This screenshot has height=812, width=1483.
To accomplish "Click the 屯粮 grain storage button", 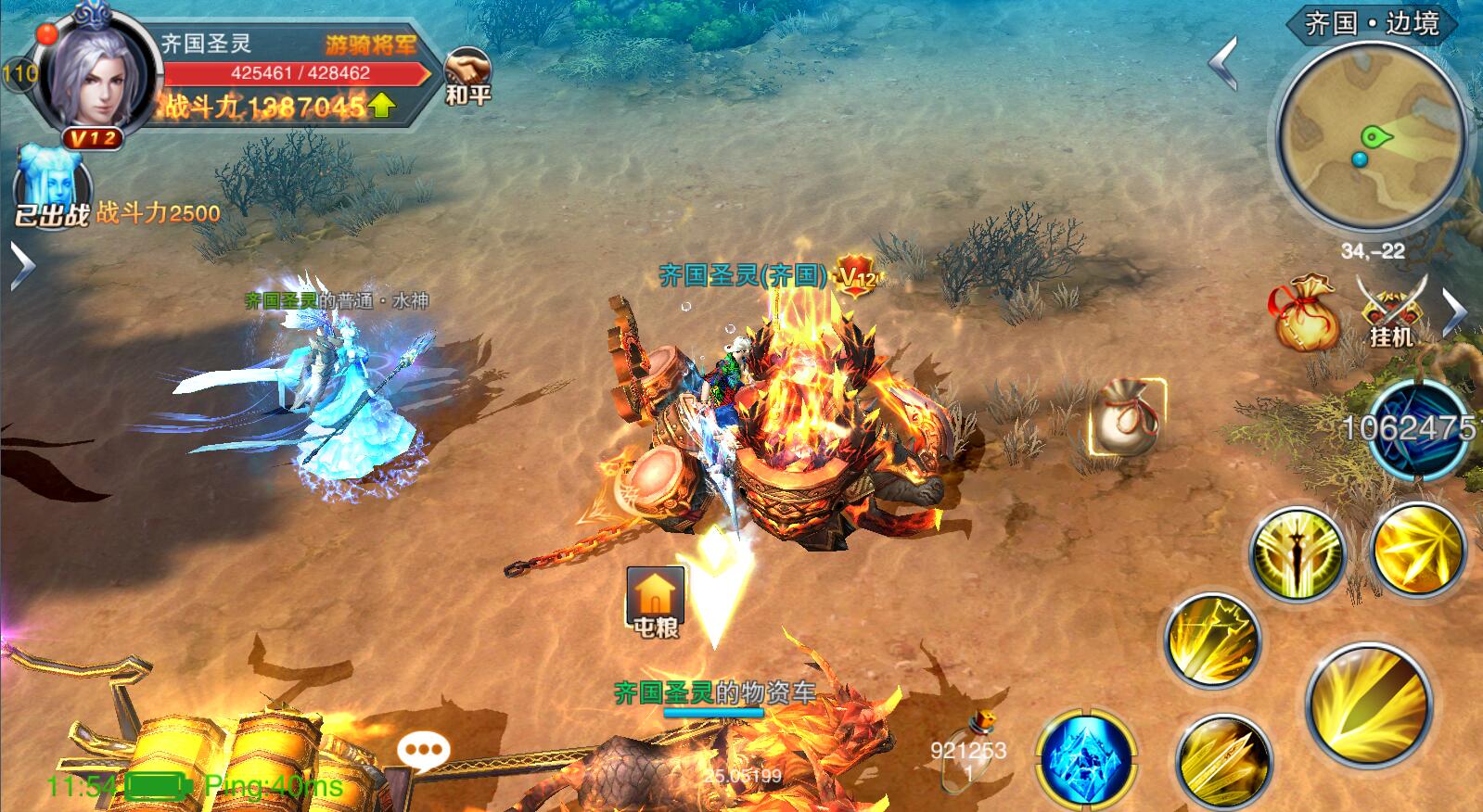I will (x=656, y=601).
